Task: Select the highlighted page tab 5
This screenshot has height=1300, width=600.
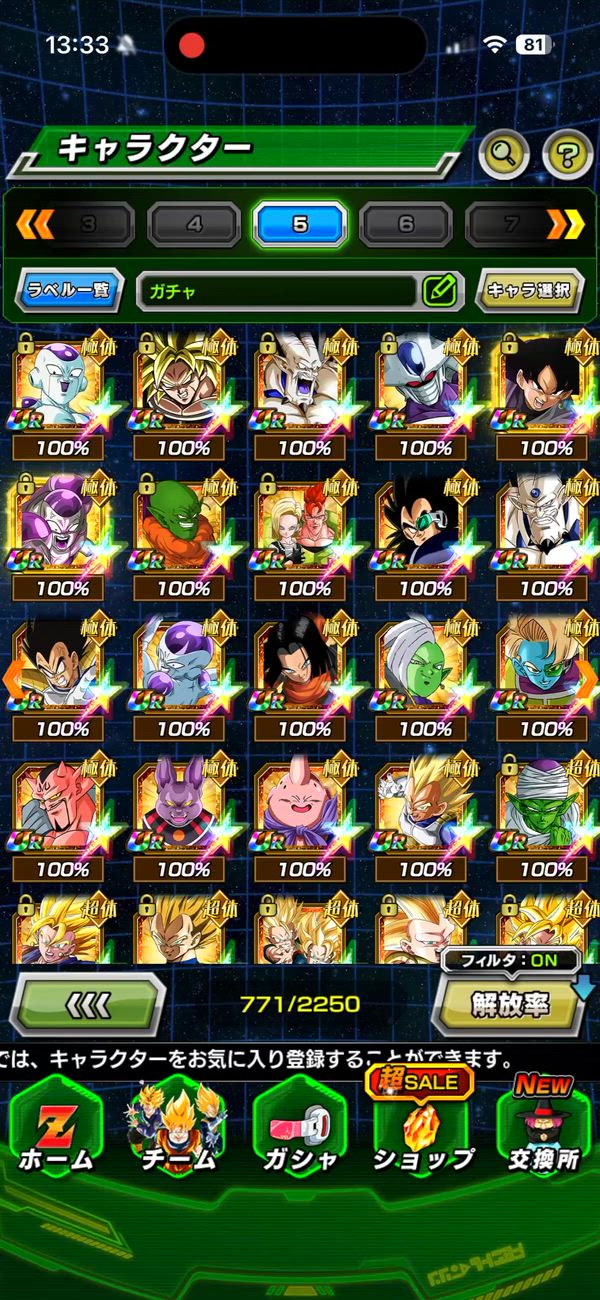Action: point(300,224)
